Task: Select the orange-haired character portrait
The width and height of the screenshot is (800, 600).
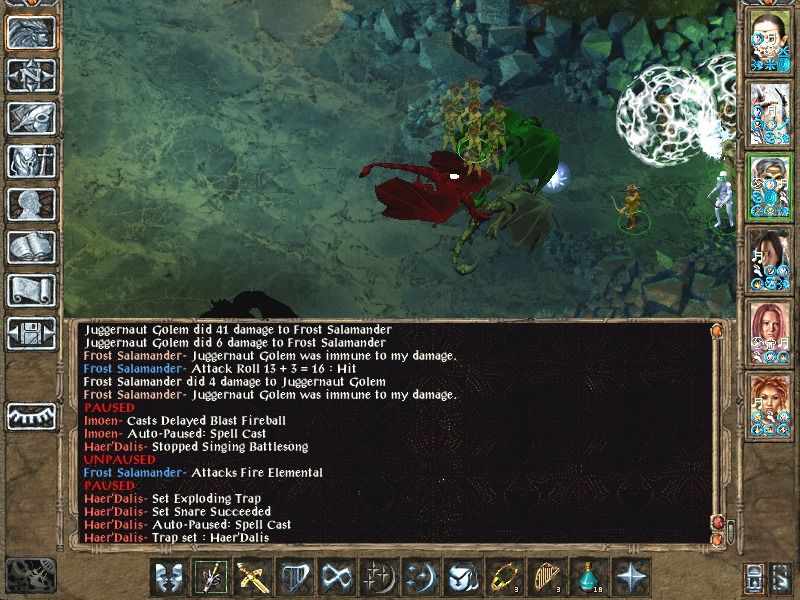Action: click(x=768, y=403)
